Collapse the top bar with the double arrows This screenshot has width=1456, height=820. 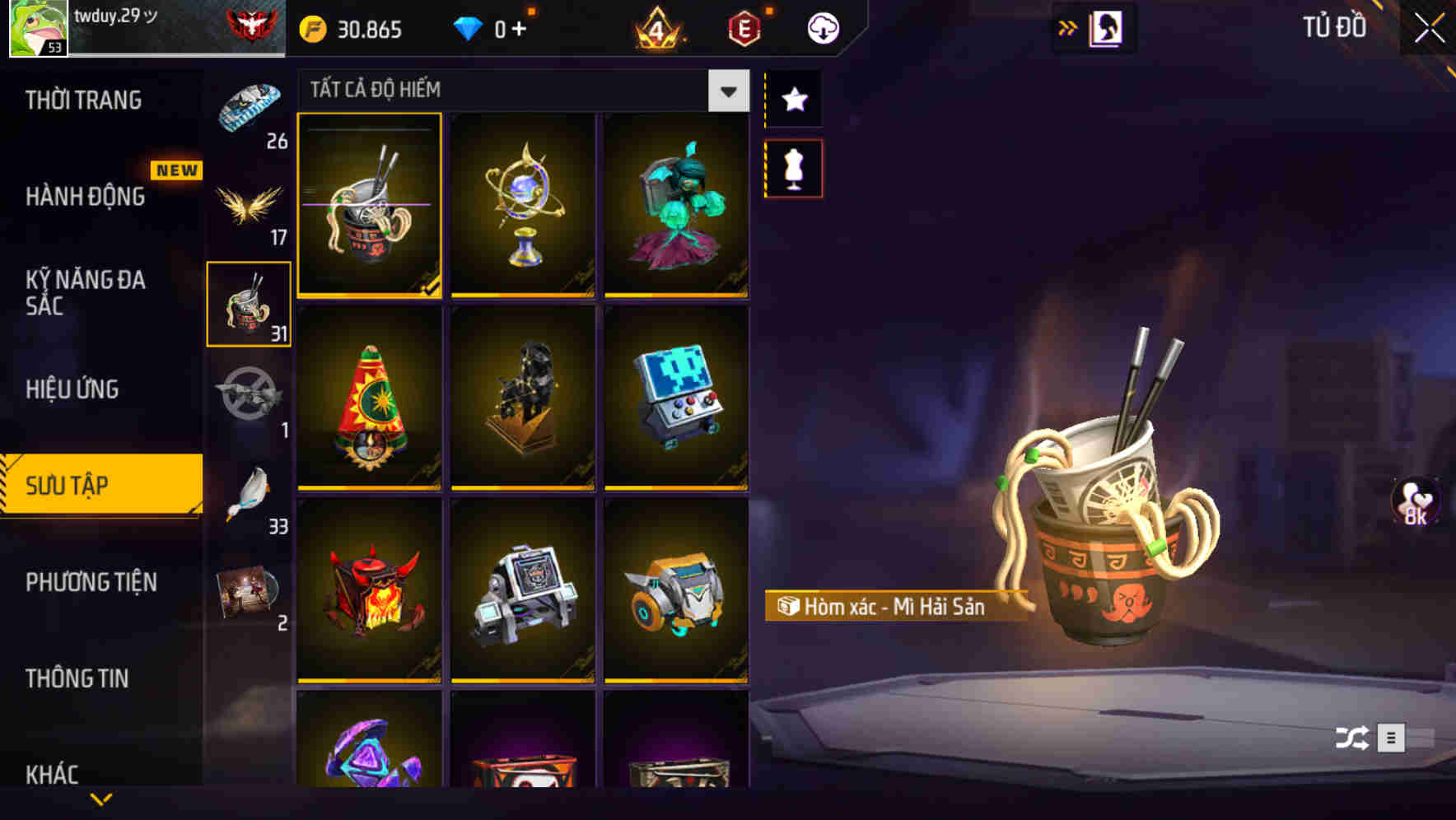1068,26
